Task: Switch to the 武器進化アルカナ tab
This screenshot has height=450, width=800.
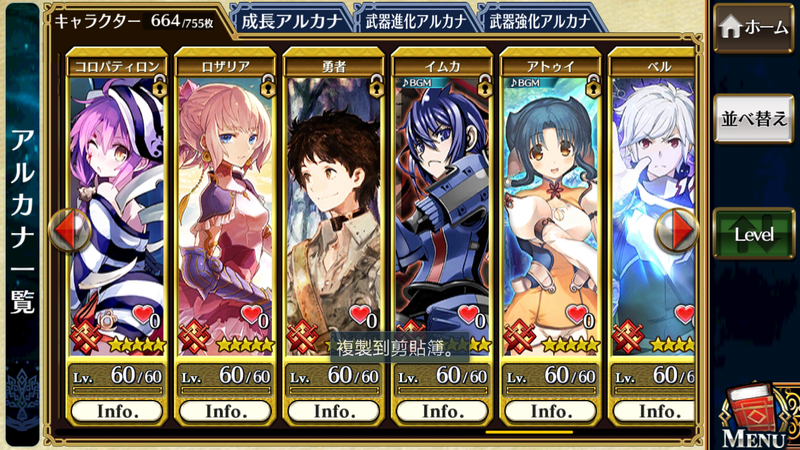Action: click(412, 19)
